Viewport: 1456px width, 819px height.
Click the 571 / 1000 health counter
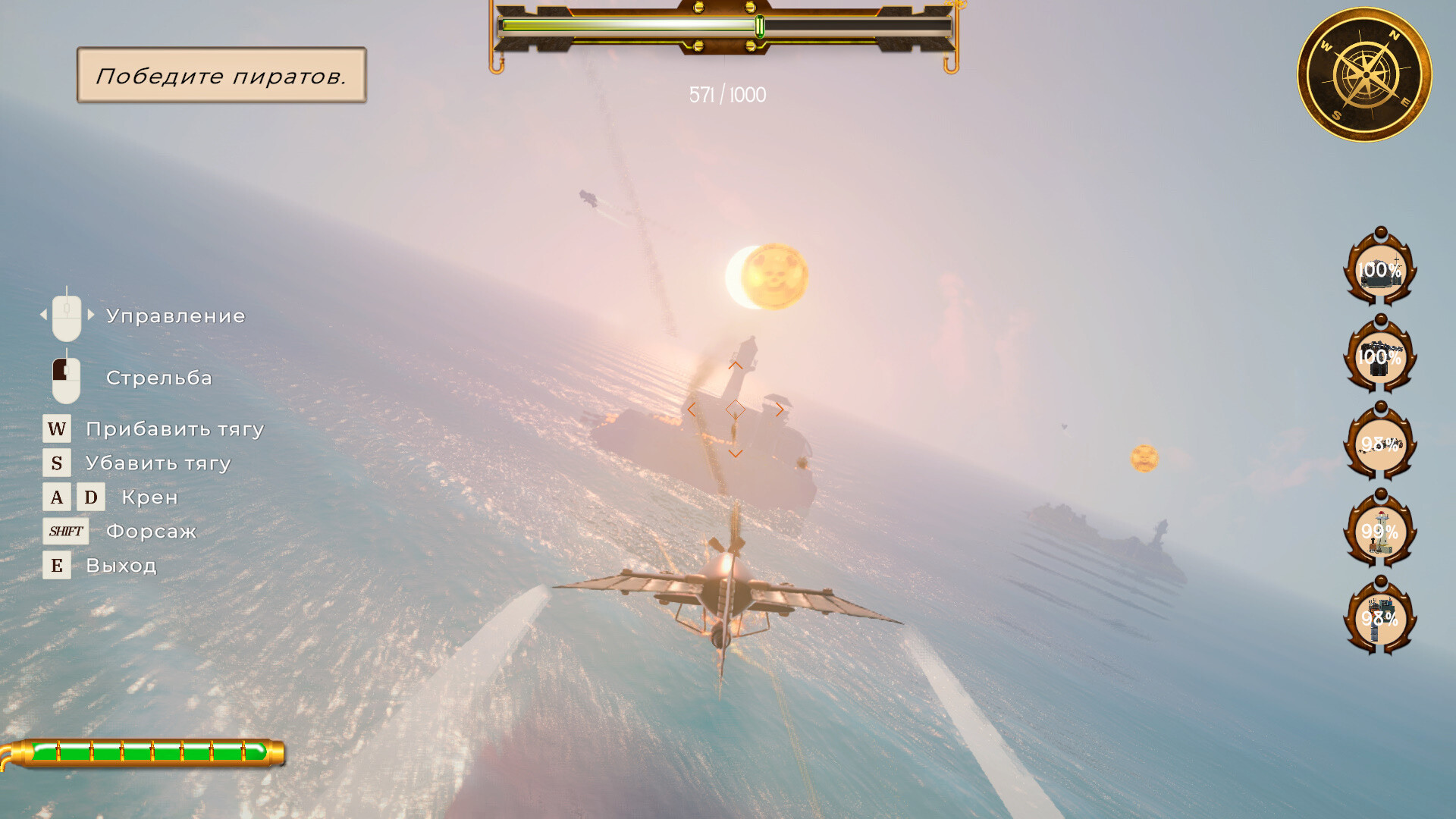click(726, 94)
